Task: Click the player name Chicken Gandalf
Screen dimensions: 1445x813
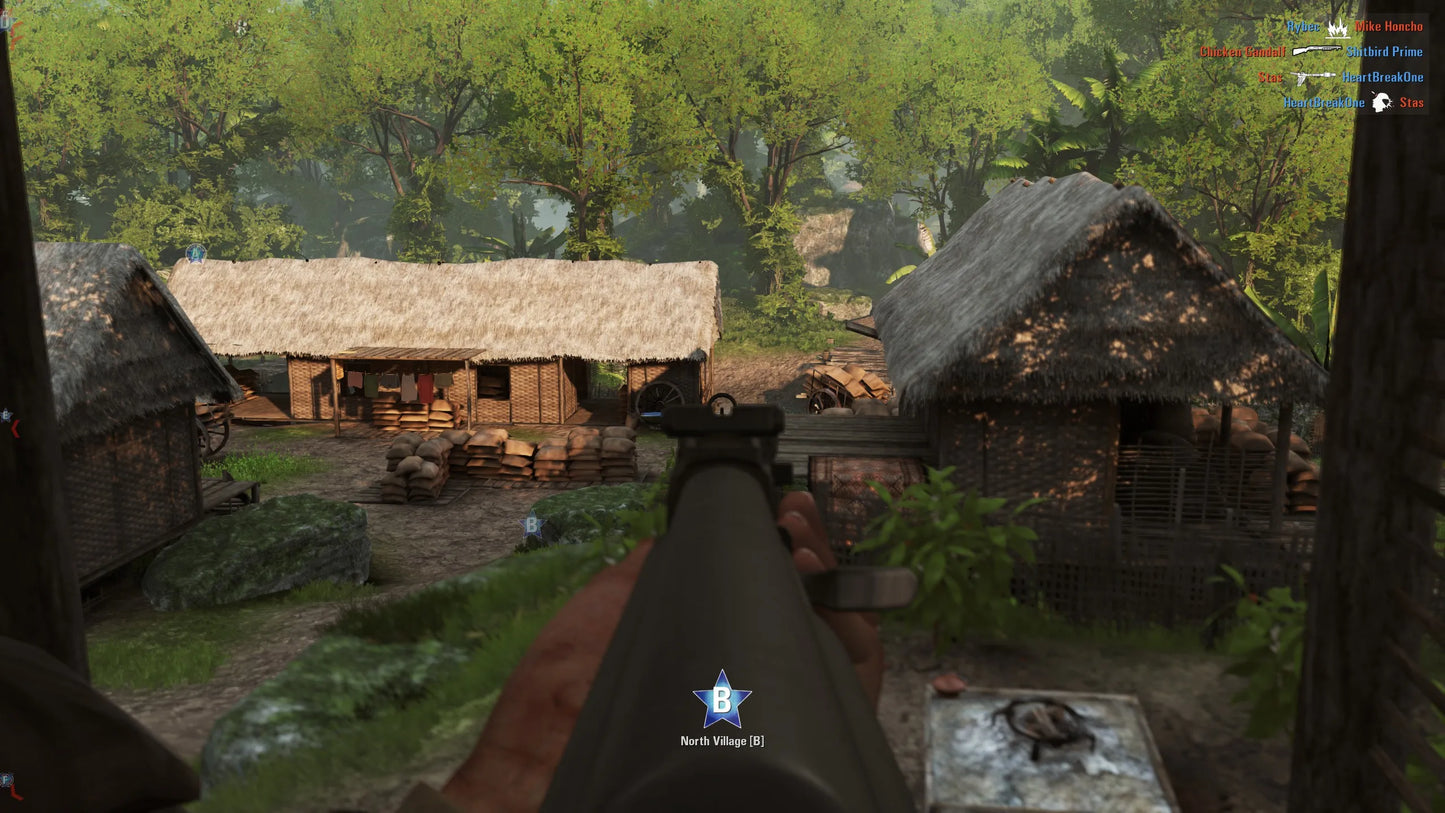Action: (x=1243, y=51)
